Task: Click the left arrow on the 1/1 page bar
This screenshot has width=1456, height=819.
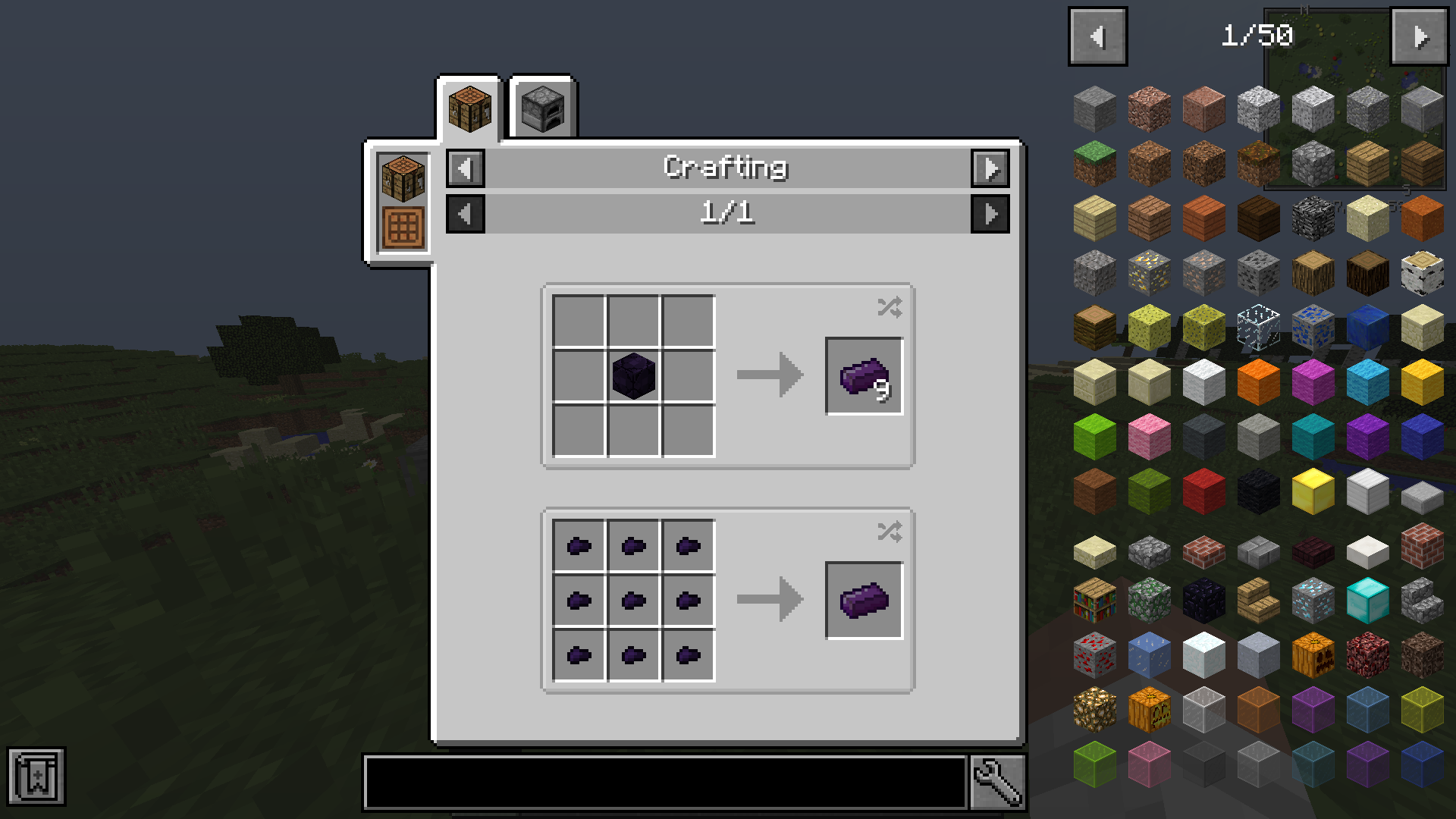Action: click(465, 213)
